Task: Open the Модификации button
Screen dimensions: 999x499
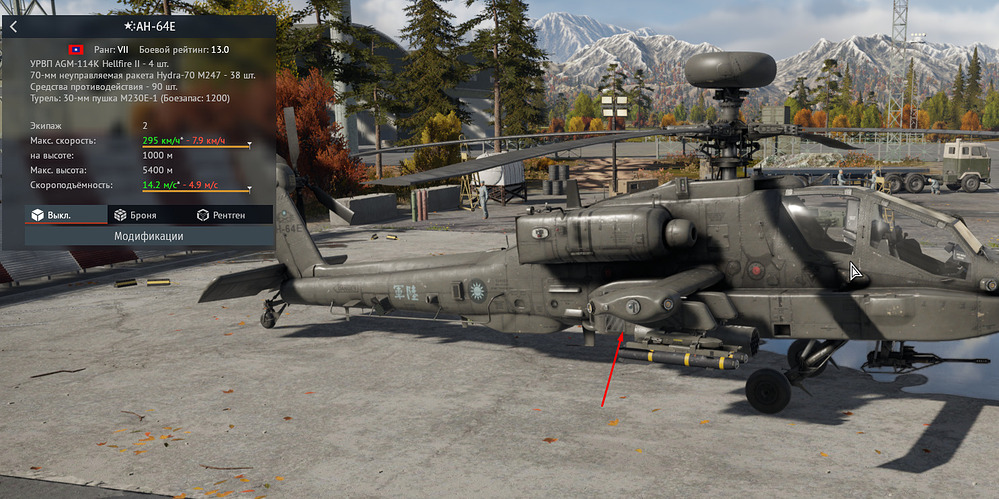Action: click(x=148, y=236)
